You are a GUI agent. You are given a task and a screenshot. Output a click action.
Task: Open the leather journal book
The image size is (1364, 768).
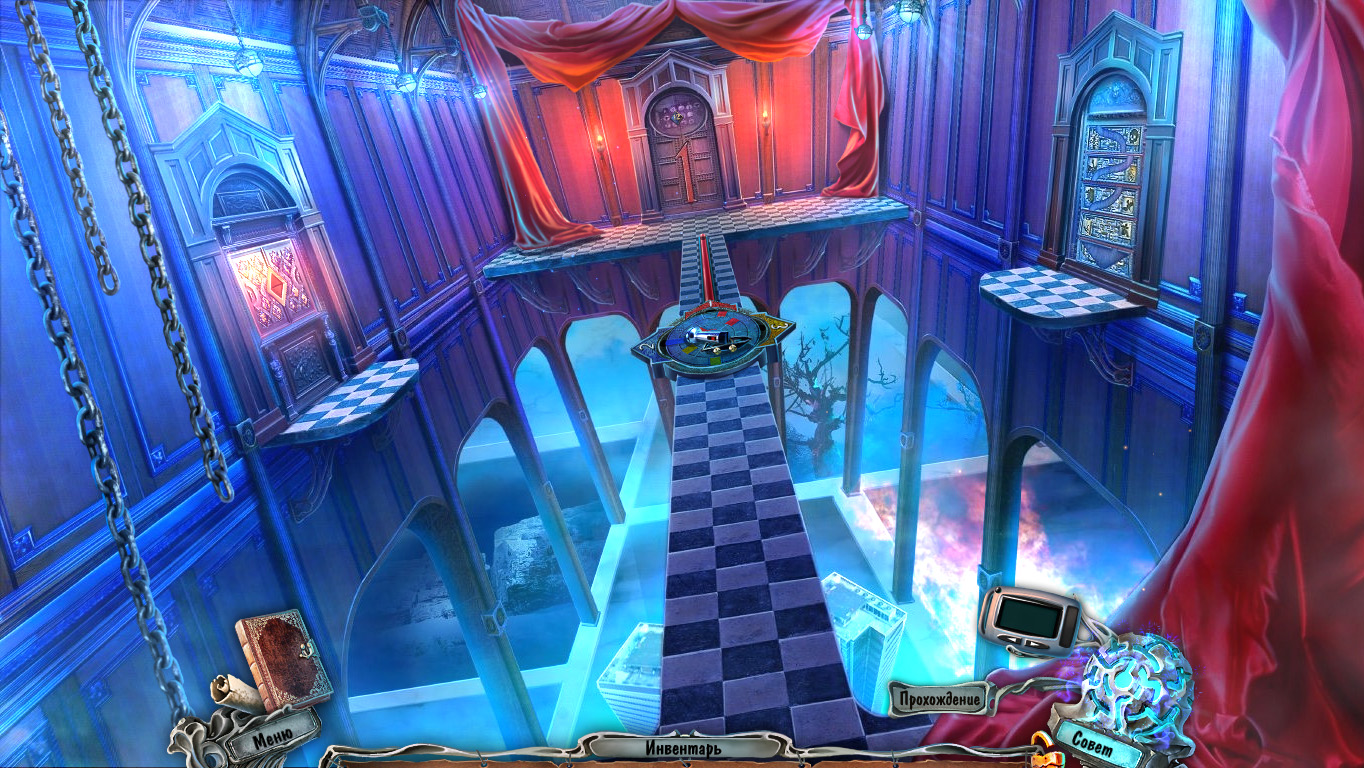pyautogui.click(x=271, y=655)
